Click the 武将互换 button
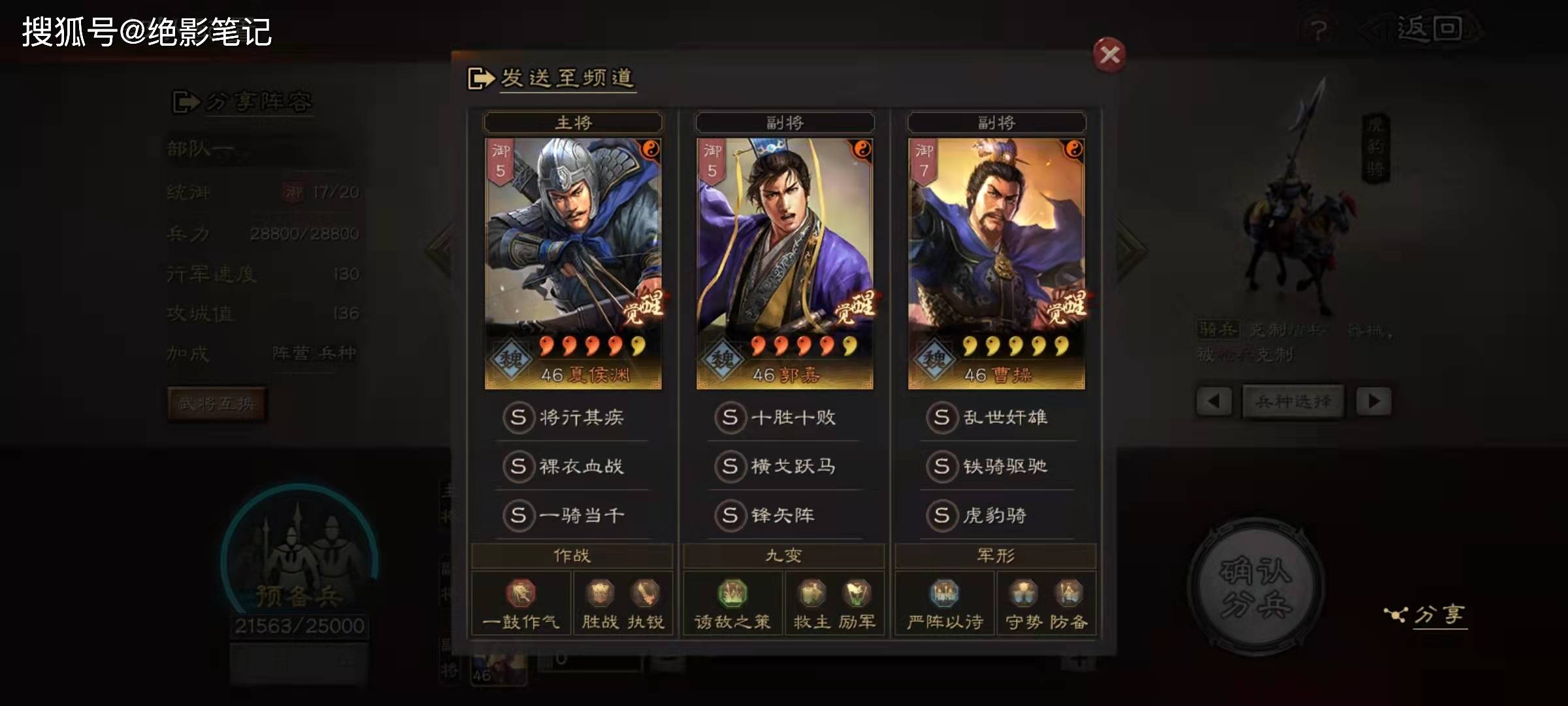This screenshot has width=1568, height=706. tap(218, 403)
